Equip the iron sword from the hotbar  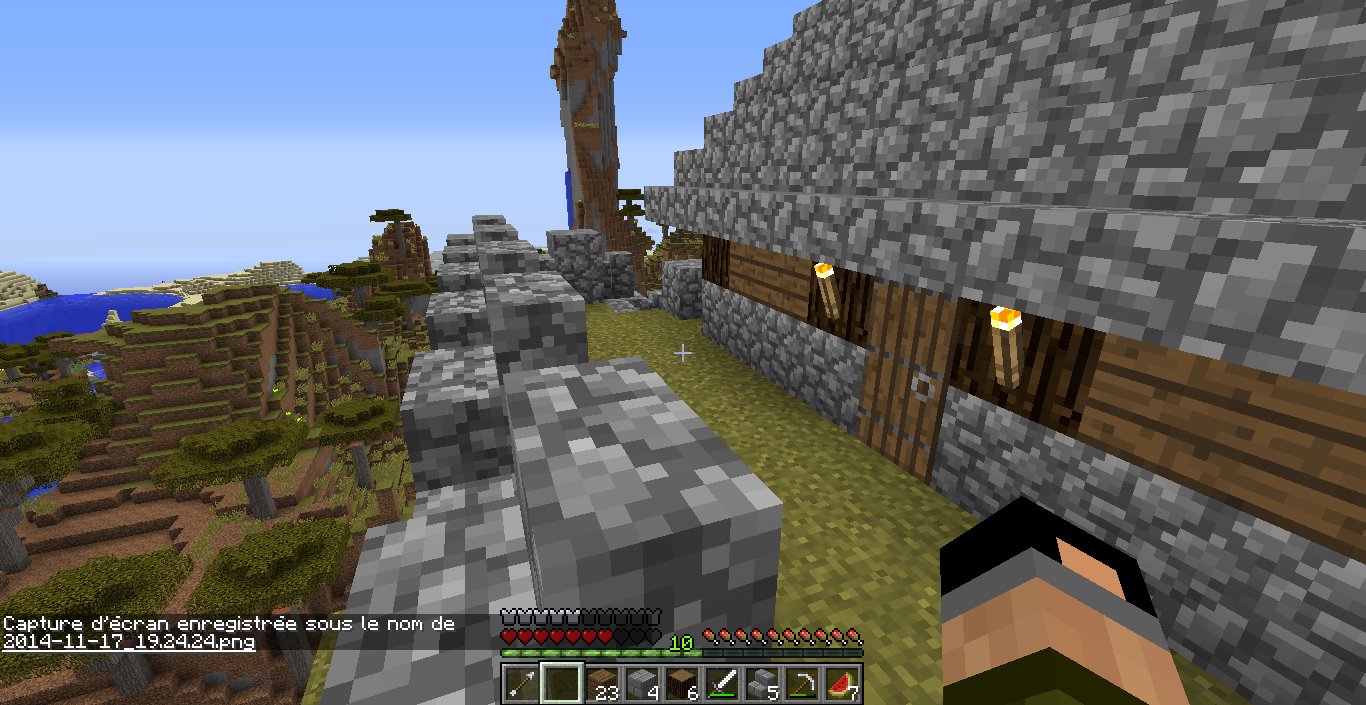(x=721, y=684)
